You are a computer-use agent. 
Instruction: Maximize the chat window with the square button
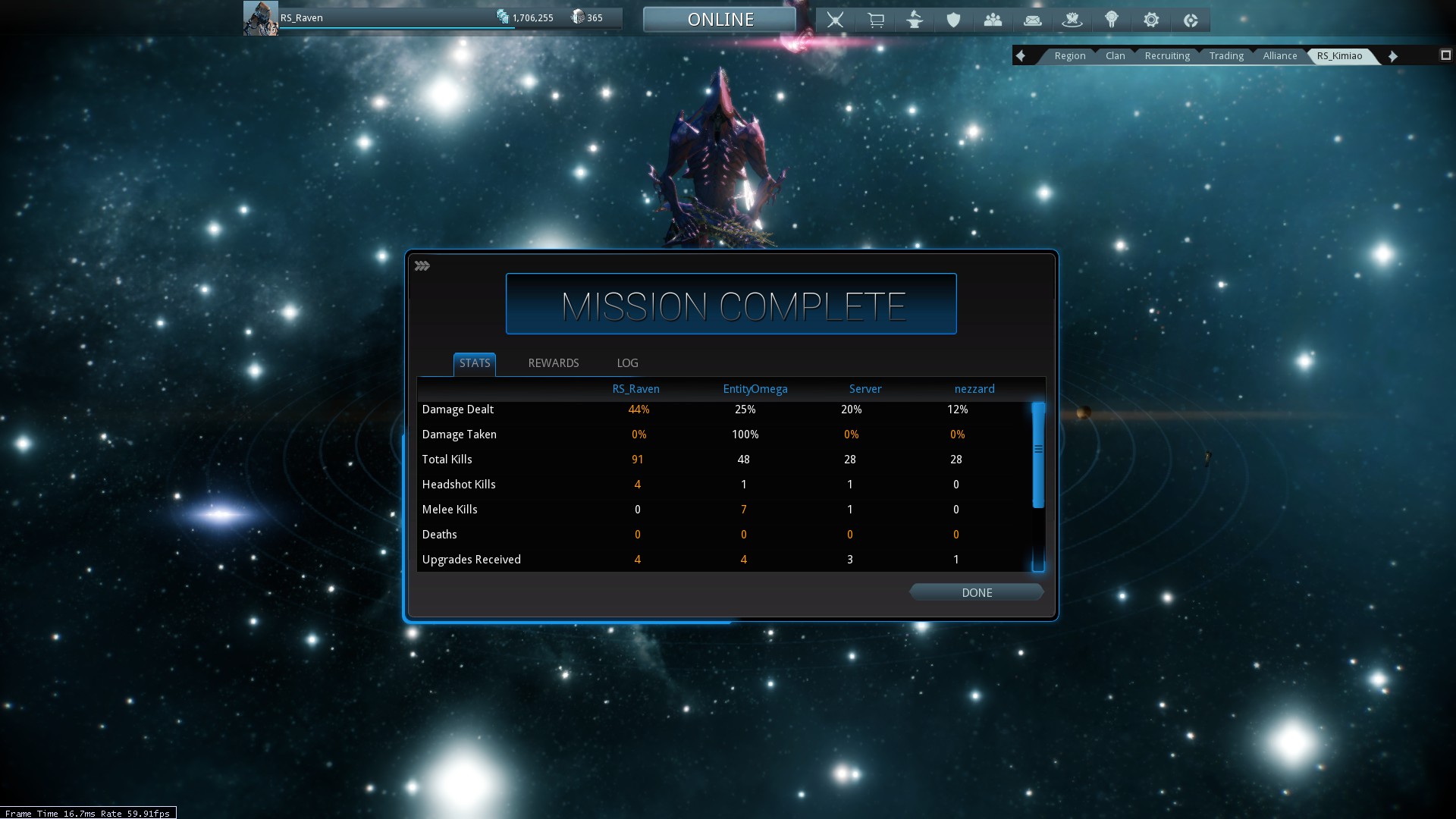1445,55
